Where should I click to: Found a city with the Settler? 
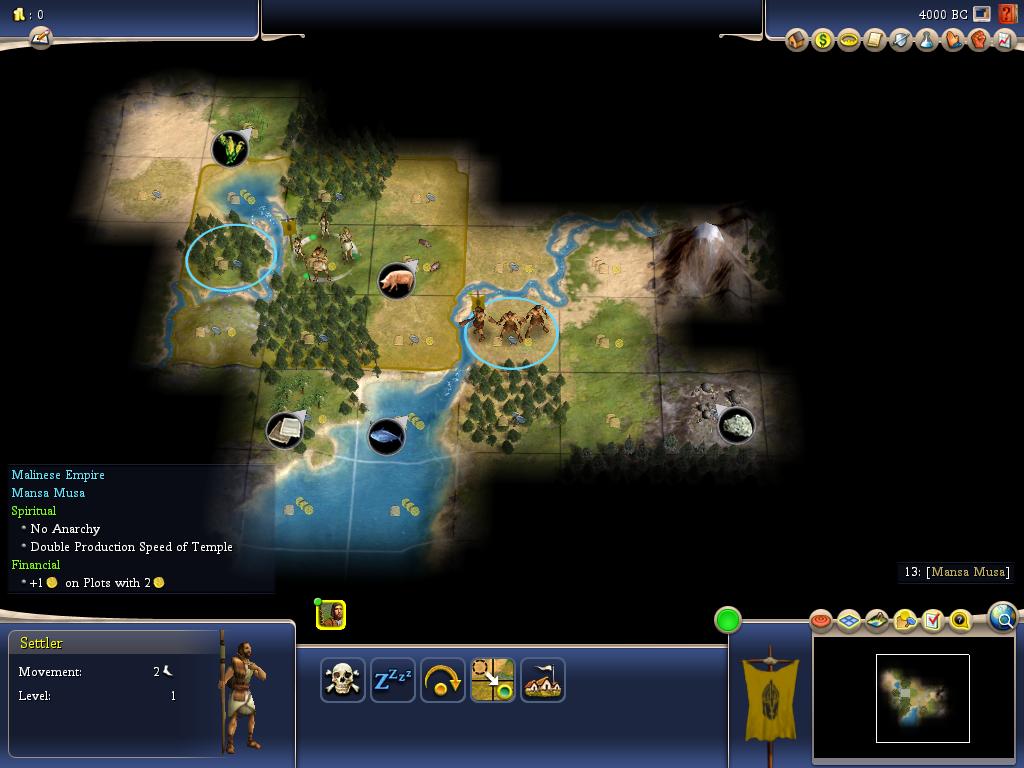click(542, 680)
